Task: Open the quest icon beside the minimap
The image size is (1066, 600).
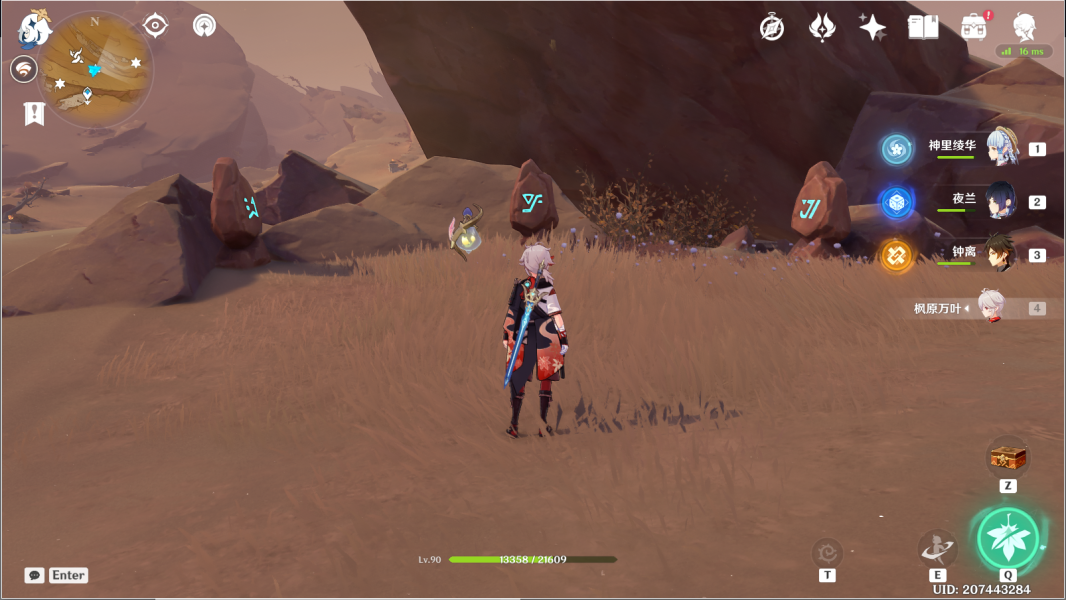Action: 24,69
